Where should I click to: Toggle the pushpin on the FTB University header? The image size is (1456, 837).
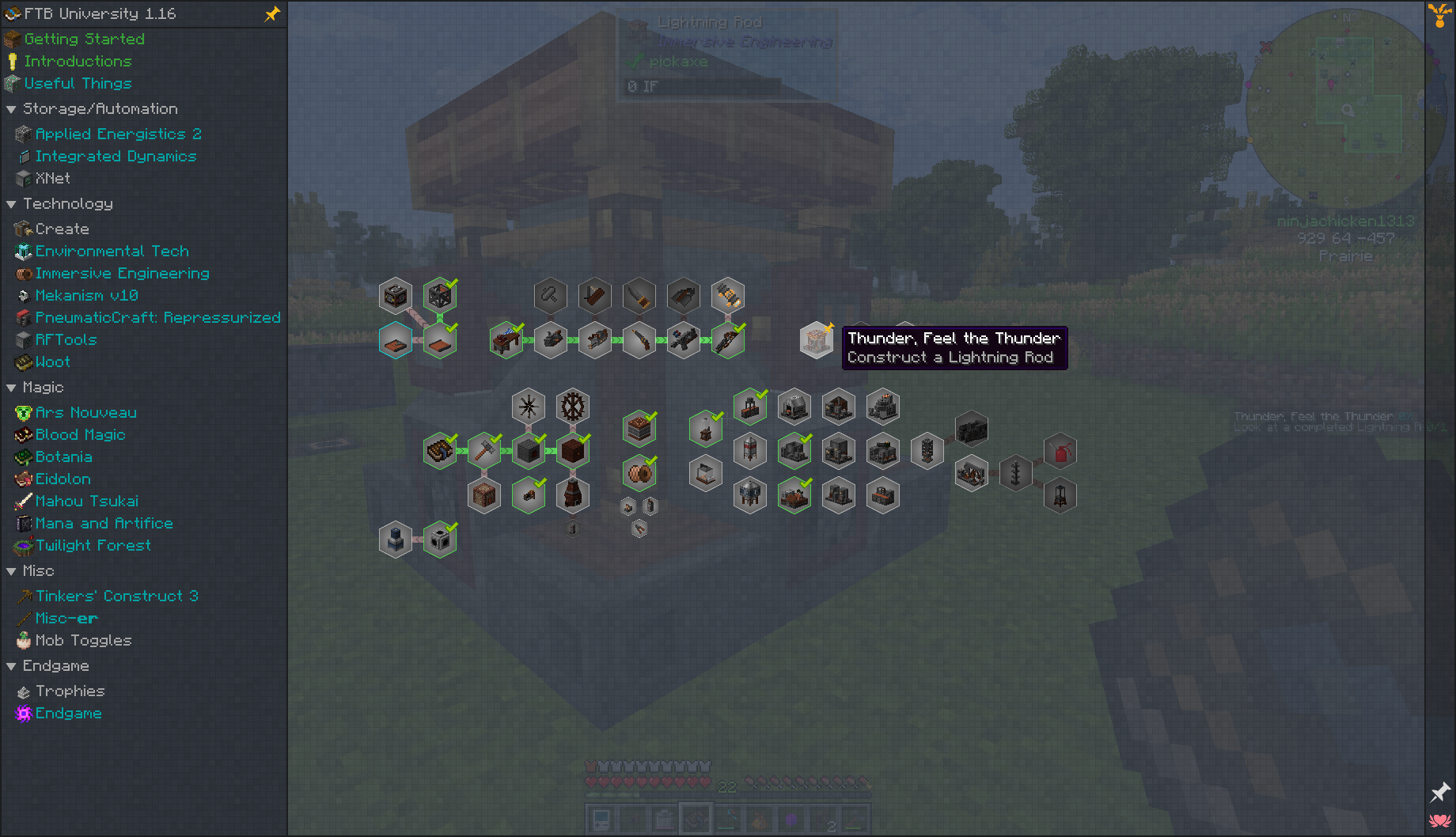pos(272,13)
